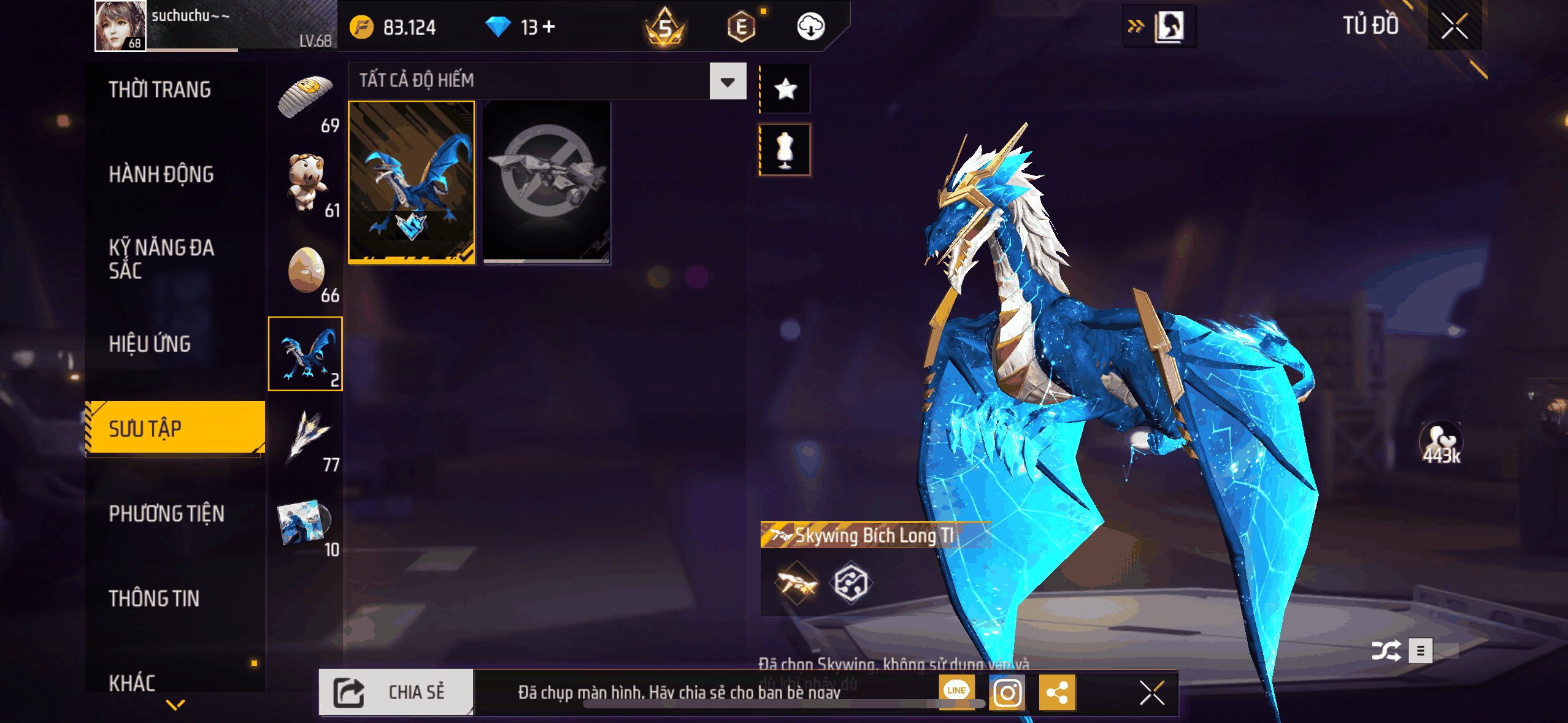This screenshot has height=723, width=1568.
Task: Close the Tủ Đồ wardrobe screen
Action: coord(1454,26)
